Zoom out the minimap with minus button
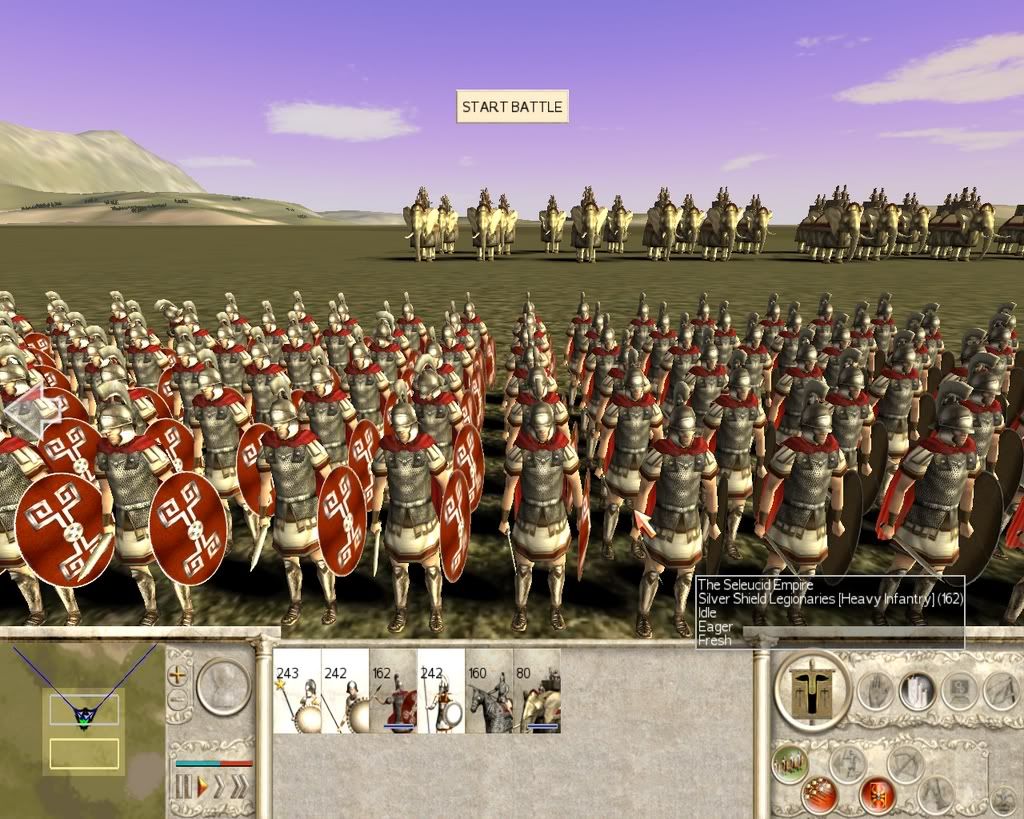The width and height of the screenshot is (1024, 819). click(x=179, y=699)
